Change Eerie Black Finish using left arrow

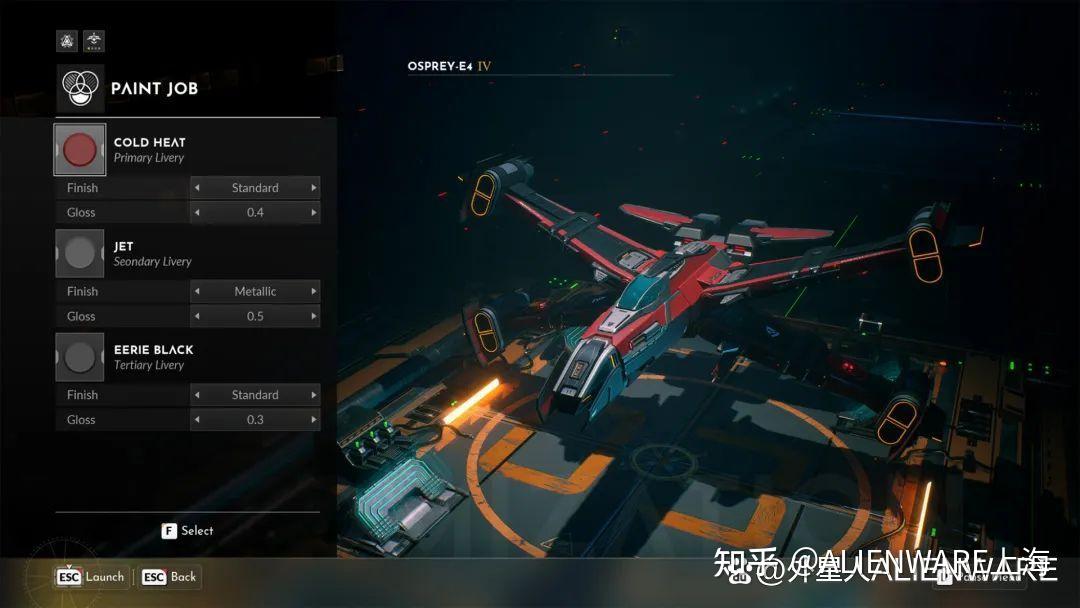tap(197, 395)
